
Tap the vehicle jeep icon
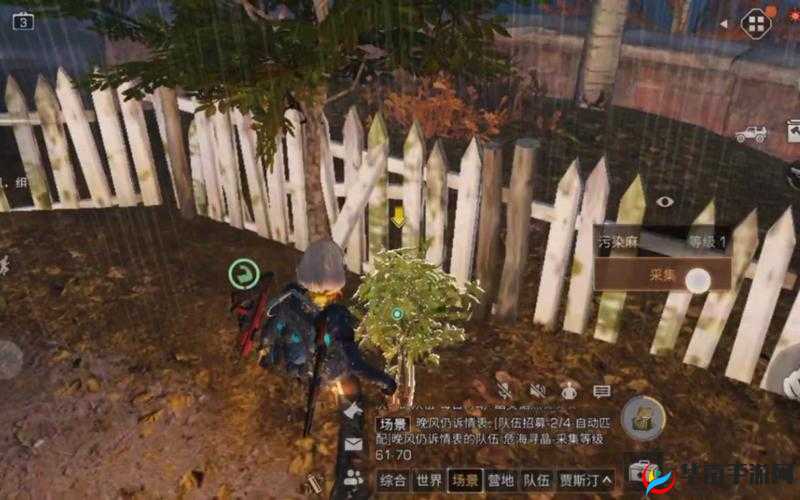[x=750, y=133]
